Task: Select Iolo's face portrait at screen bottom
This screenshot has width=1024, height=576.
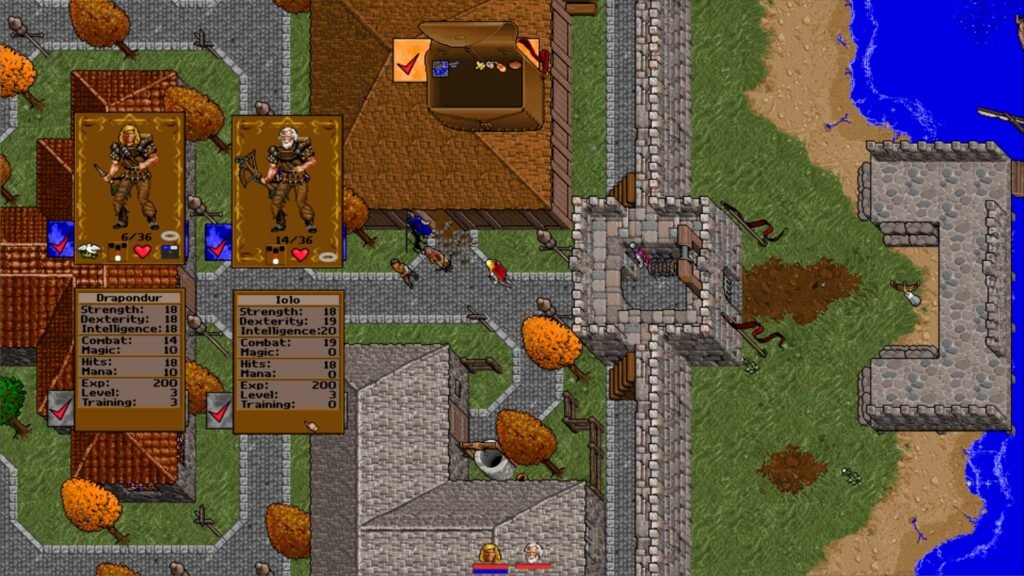Action: (x=534, y=552)
